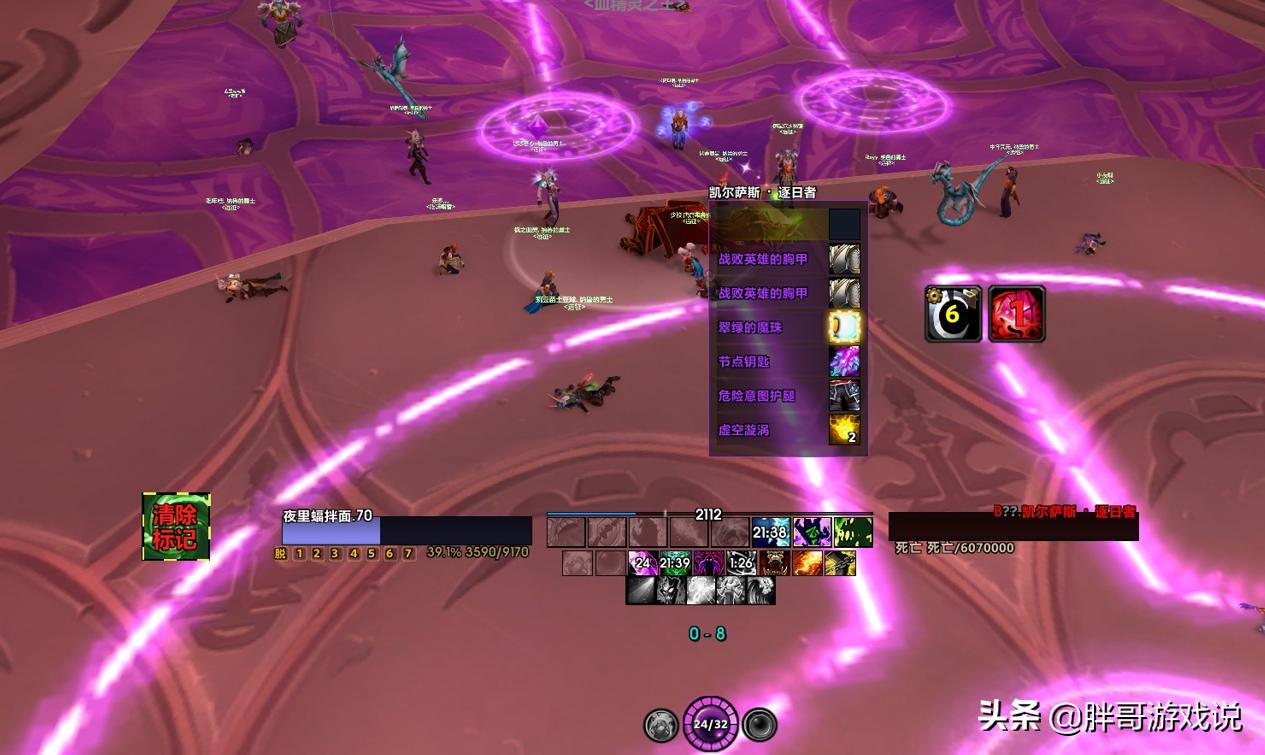Select the 凯尔萨斯·逐日者 target frame
The width and height of the screenshot is (1265, 755).
[x=1013, y=527]
